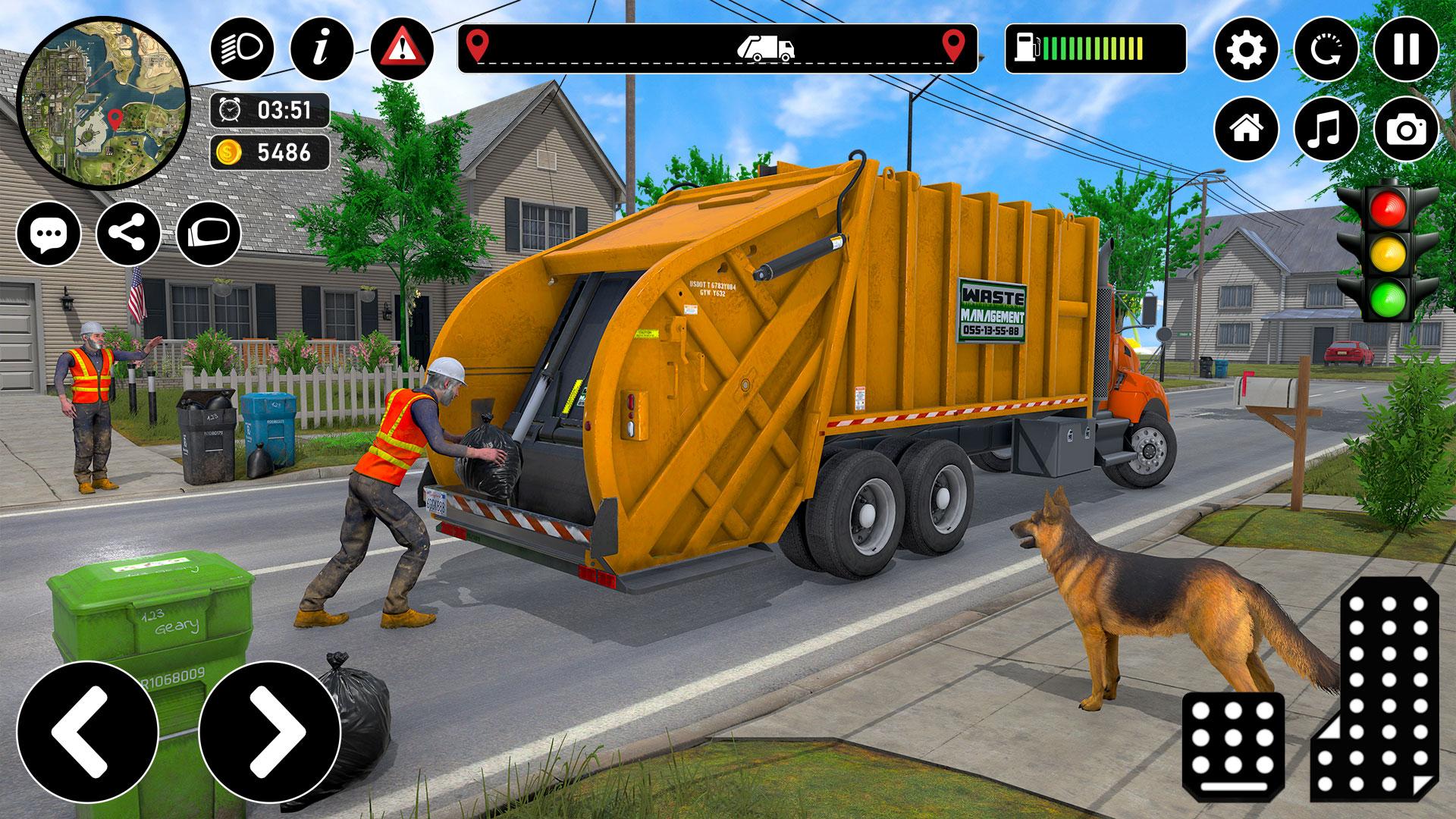Open the circular minimap
Image resolution: width=1456 pixels, height=819 pixels.
tap(104, 105)
